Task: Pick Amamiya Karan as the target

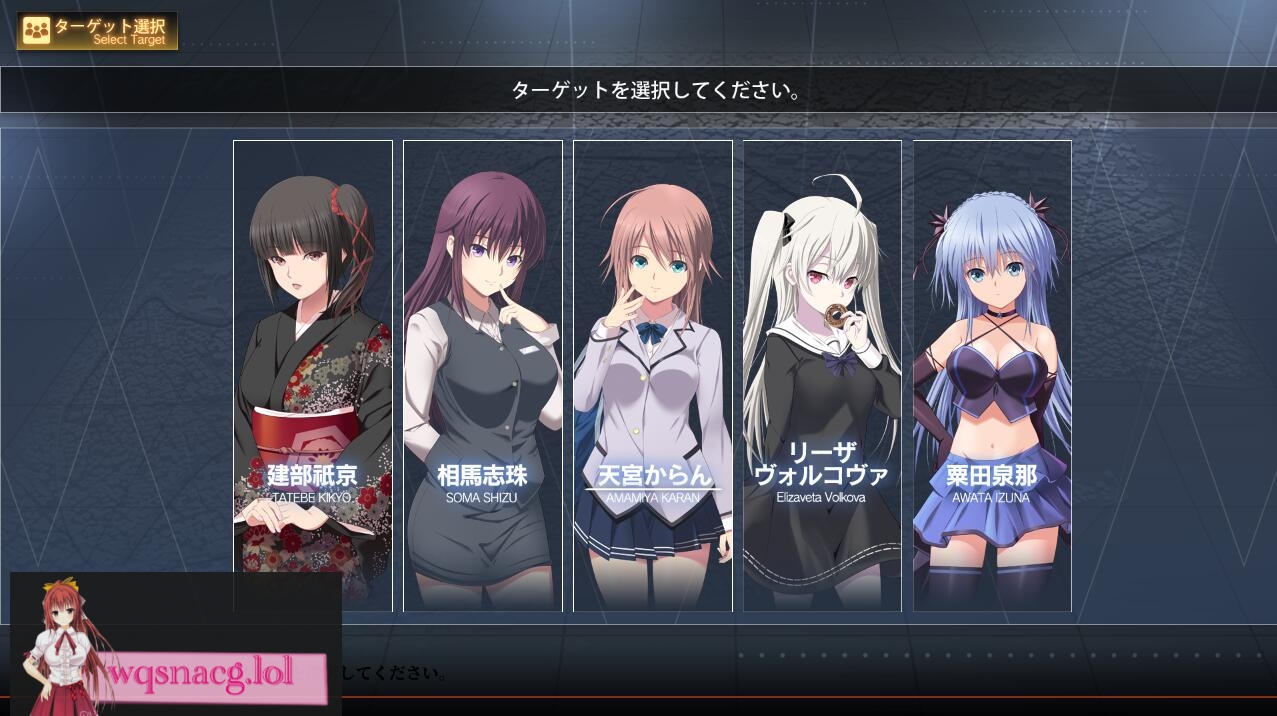Action: [x=652, y=375]
